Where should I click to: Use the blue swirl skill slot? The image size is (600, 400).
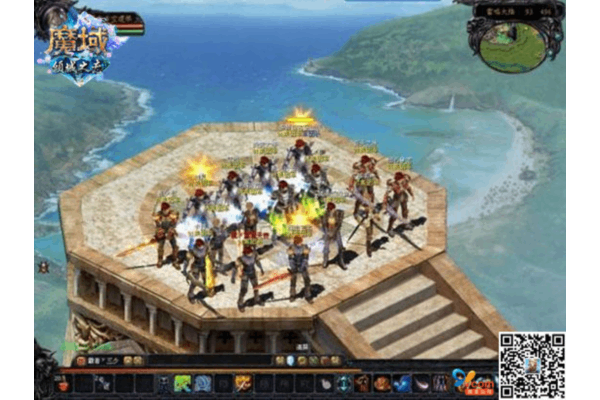tap(203, 383)
